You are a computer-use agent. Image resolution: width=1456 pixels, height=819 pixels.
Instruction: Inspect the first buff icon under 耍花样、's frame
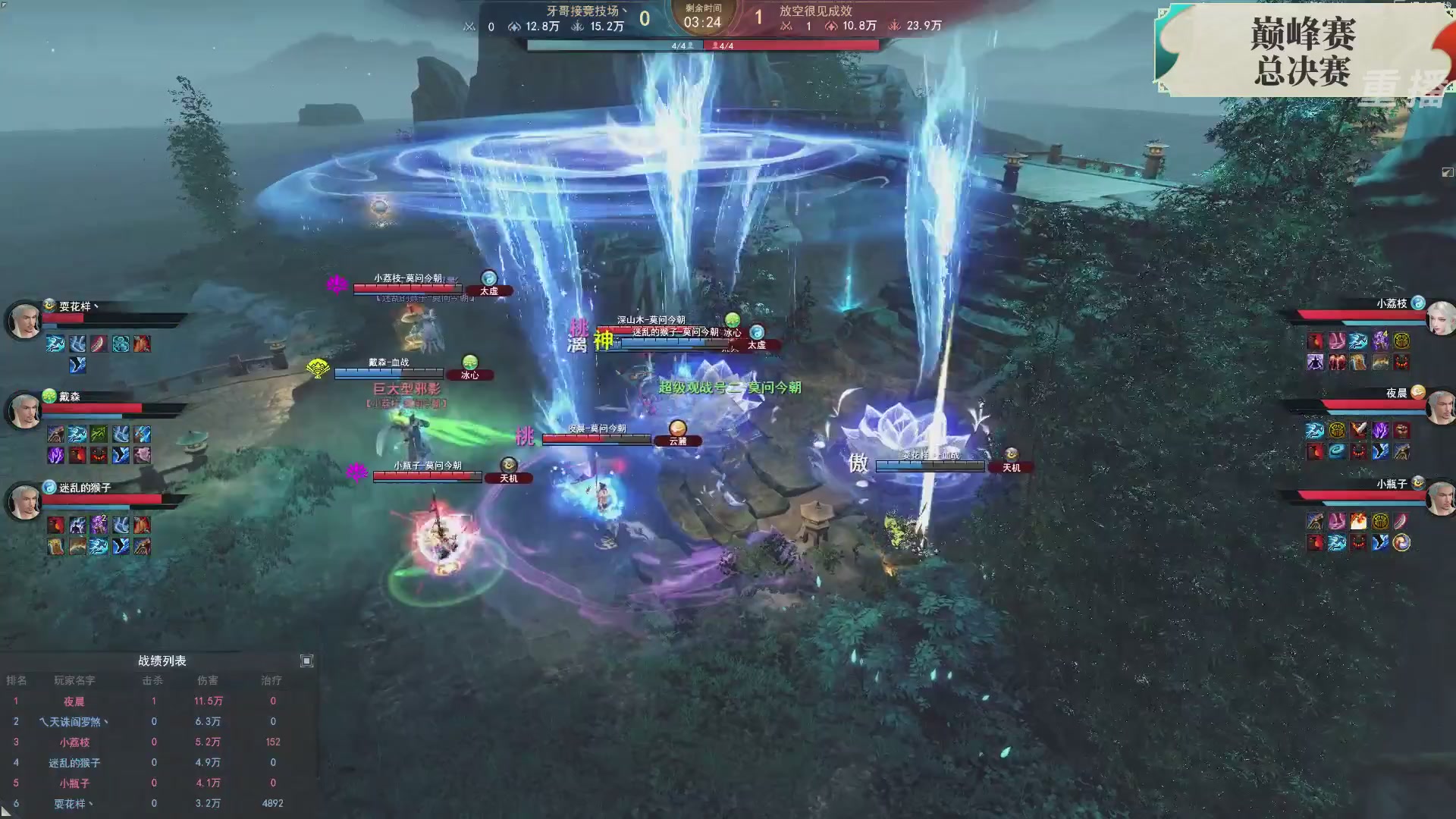tap(54, 344)
